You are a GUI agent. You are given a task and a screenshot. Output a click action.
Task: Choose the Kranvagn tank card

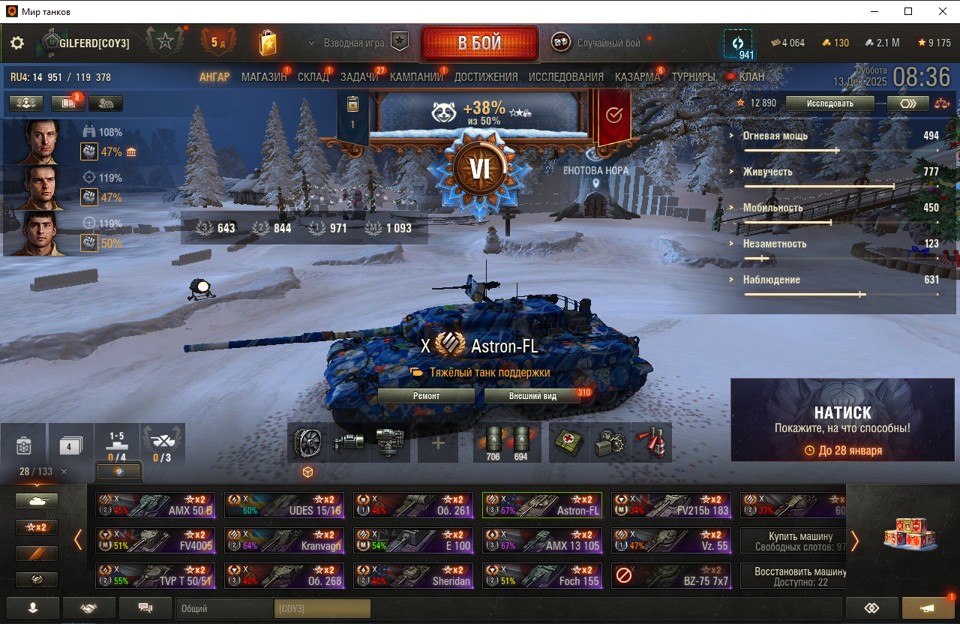pyautogui.click(x=284, y=541)
